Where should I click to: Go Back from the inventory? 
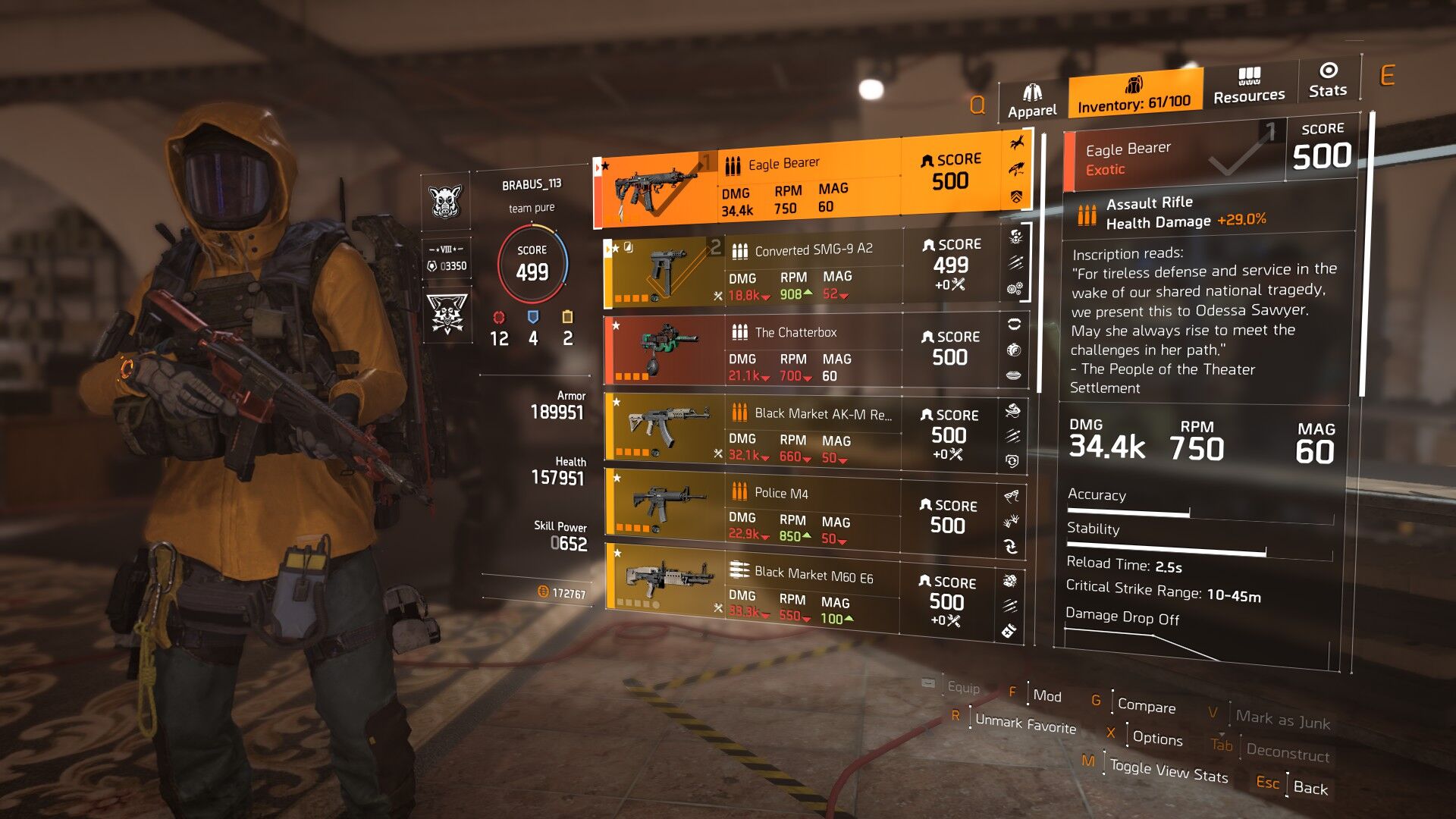click(x=1310, y=788)
